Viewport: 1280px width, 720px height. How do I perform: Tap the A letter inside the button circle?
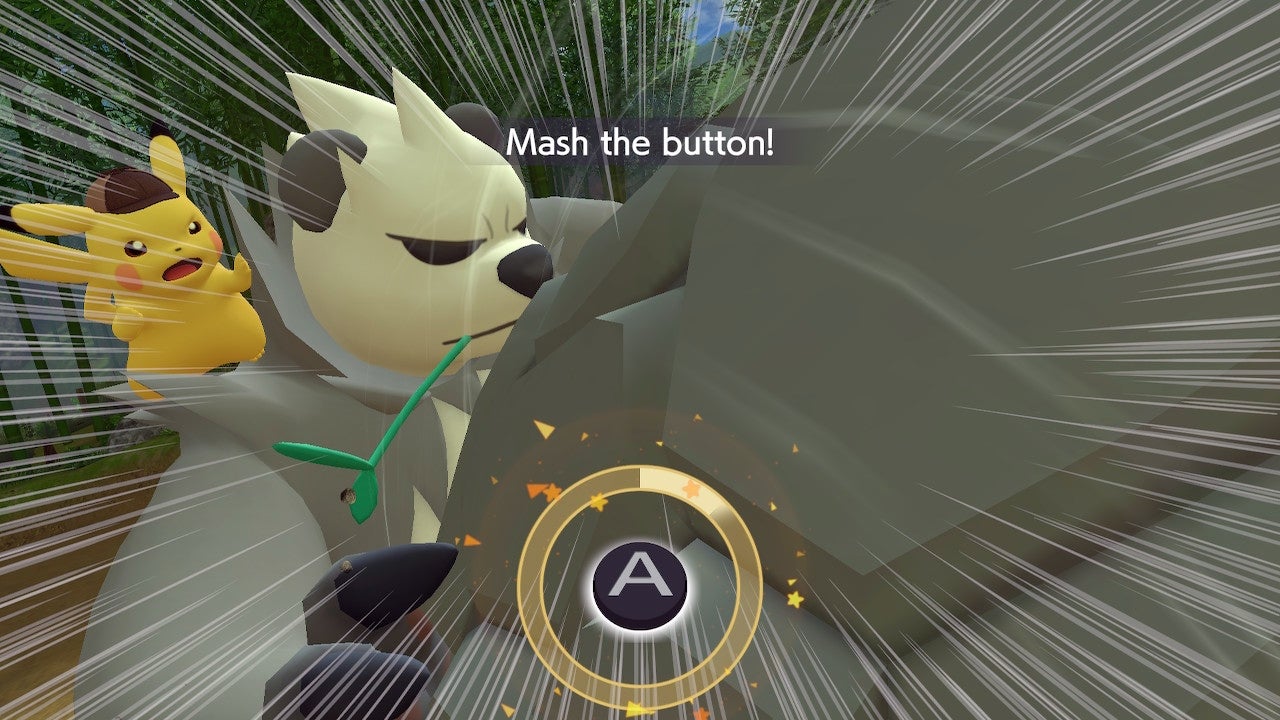[x=637, y=580]
